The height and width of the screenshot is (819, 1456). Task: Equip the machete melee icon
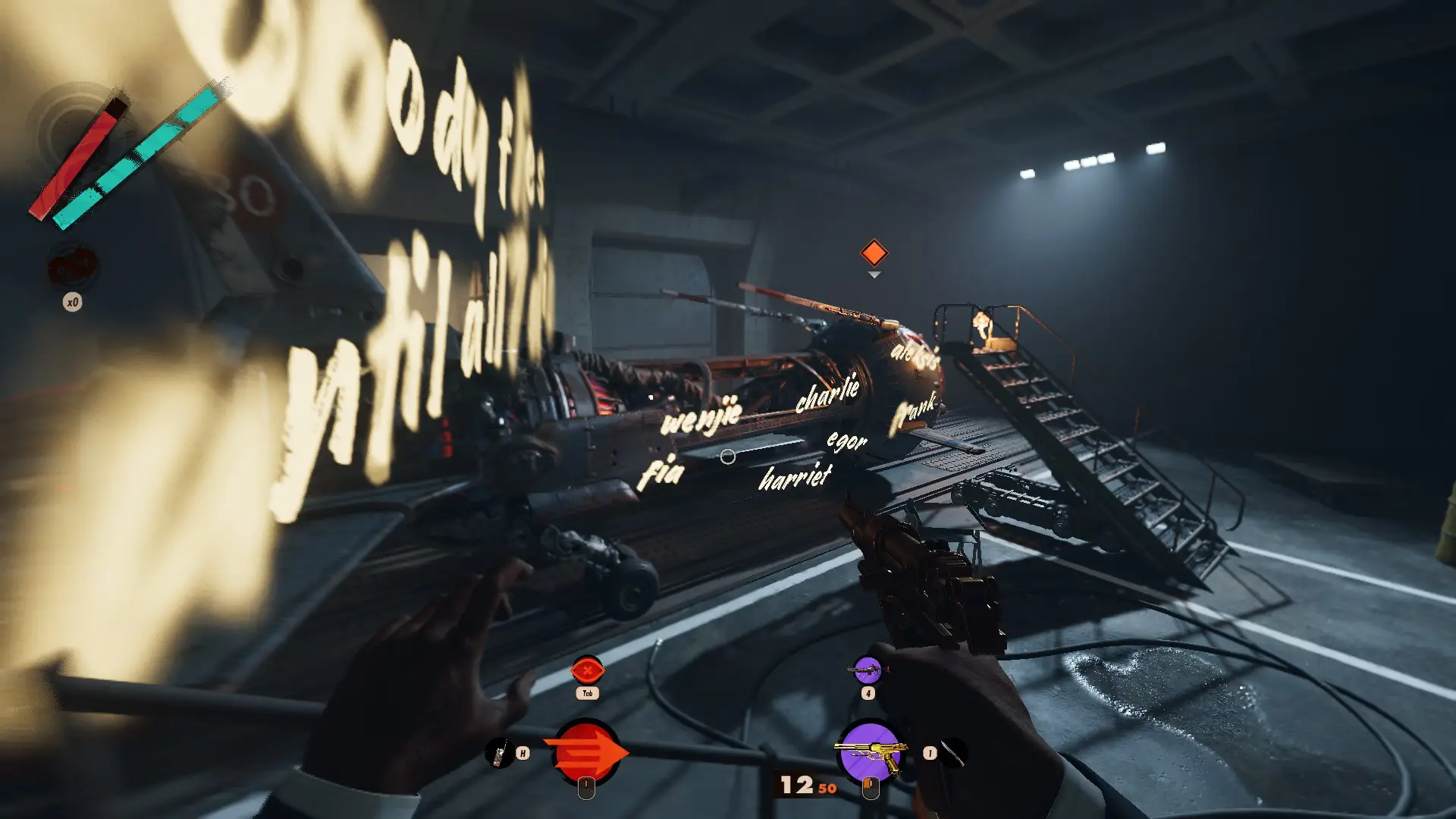click(953, 753)
